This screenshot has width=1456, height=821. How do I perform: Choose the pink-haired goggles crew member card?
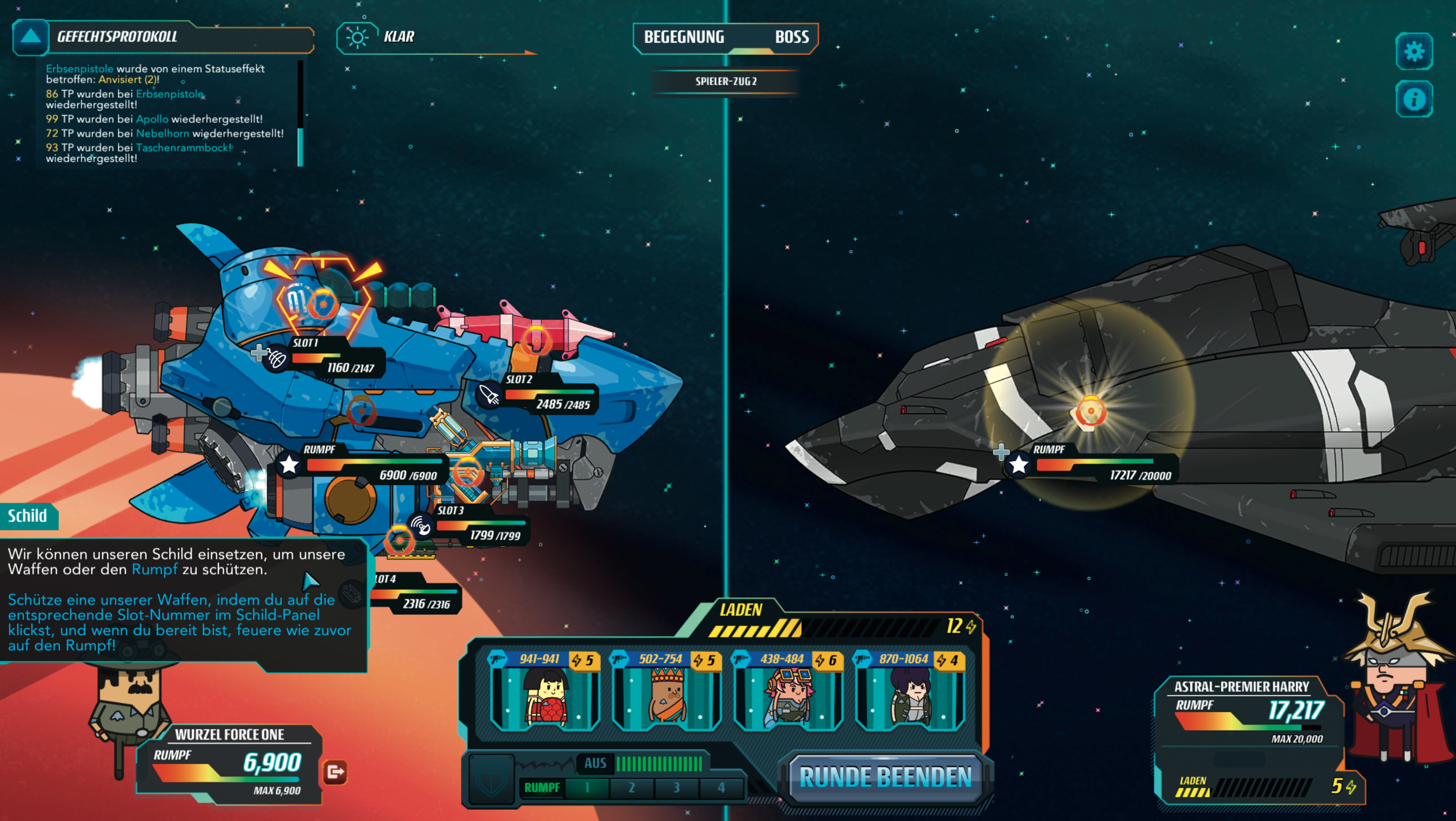[789, 691]
